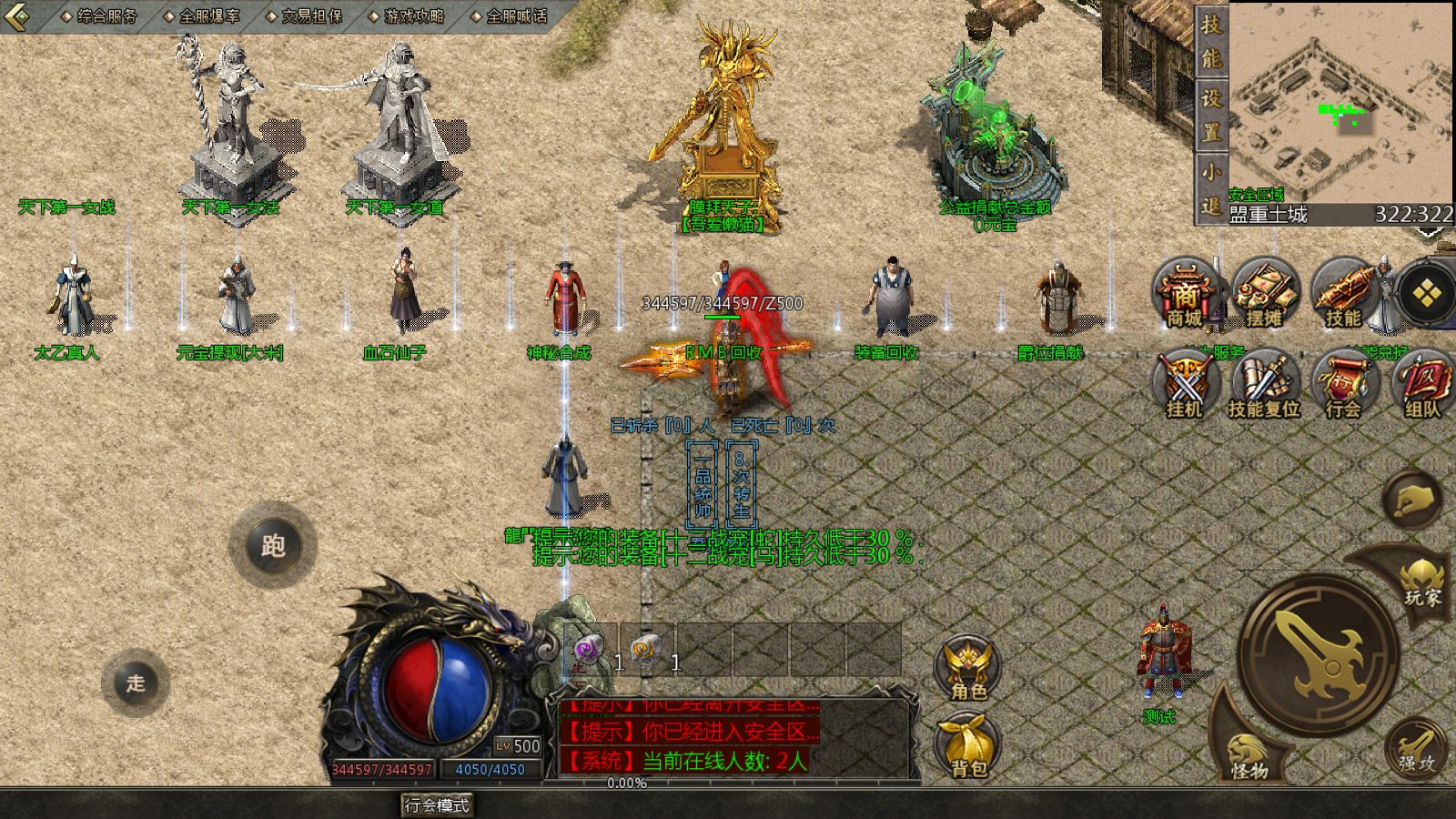Viewport: 1456px width, 819px height.
Task: Select the 跑 run movement button
Action: [272, 546]
